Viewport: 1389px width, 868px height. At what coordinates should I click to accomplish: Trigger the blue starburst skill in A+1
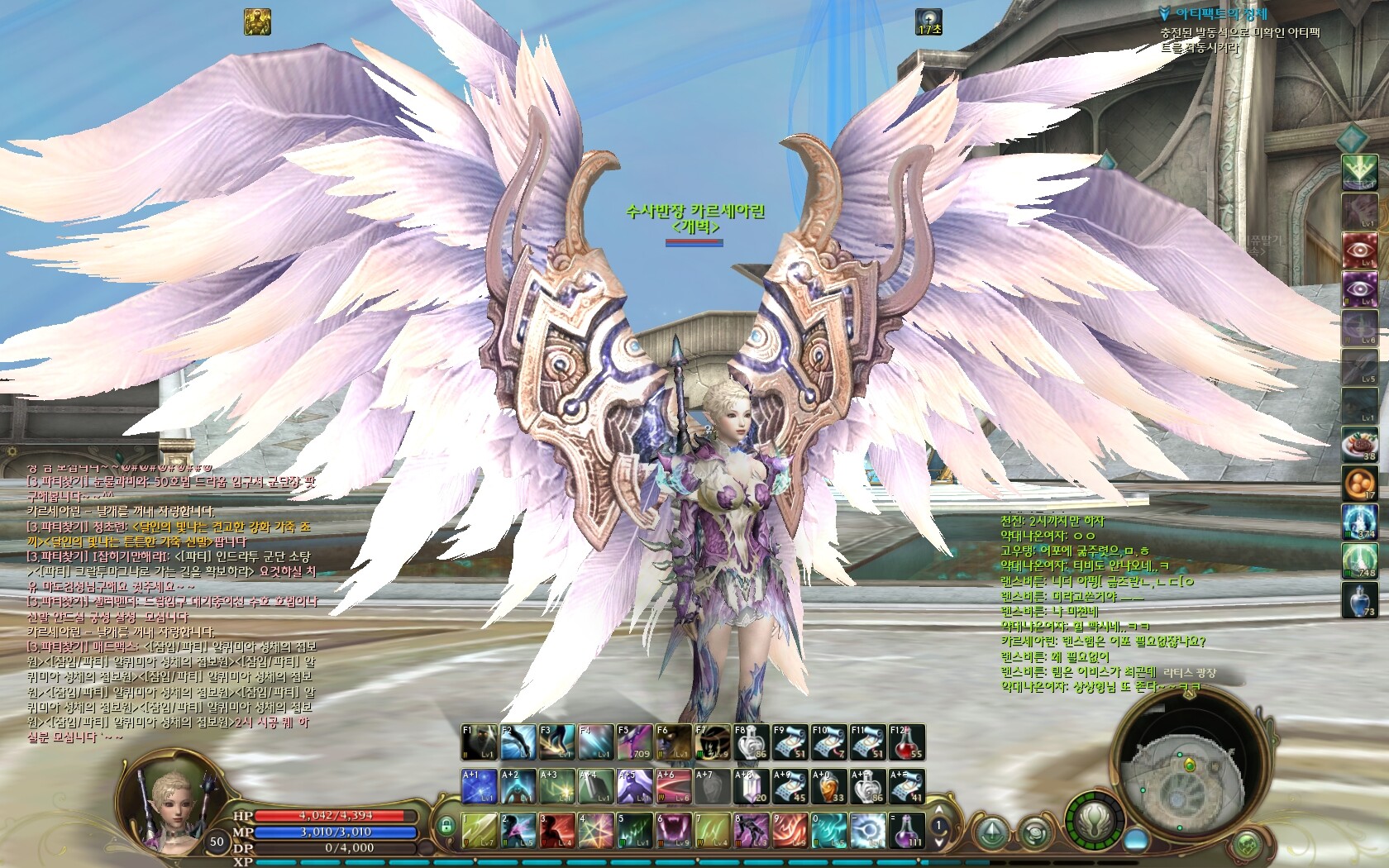(478, 786)
